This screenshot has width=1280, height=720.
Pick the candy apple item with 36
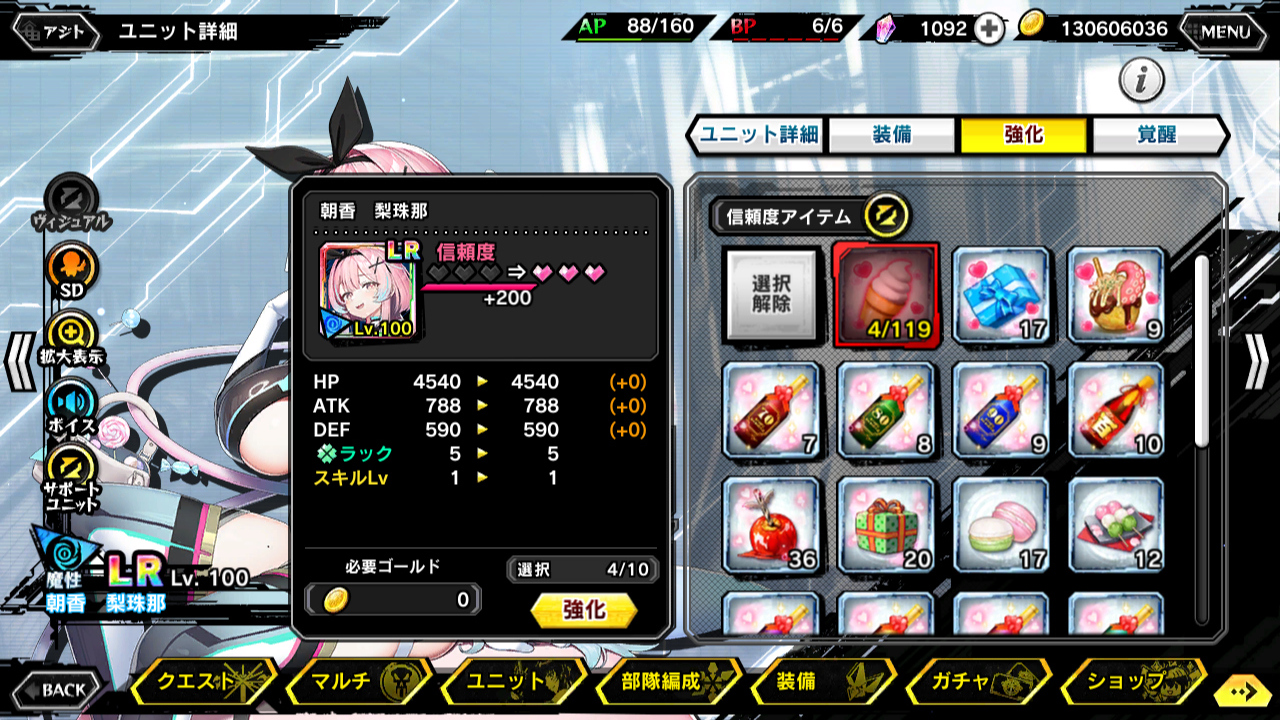coord(771,525)
